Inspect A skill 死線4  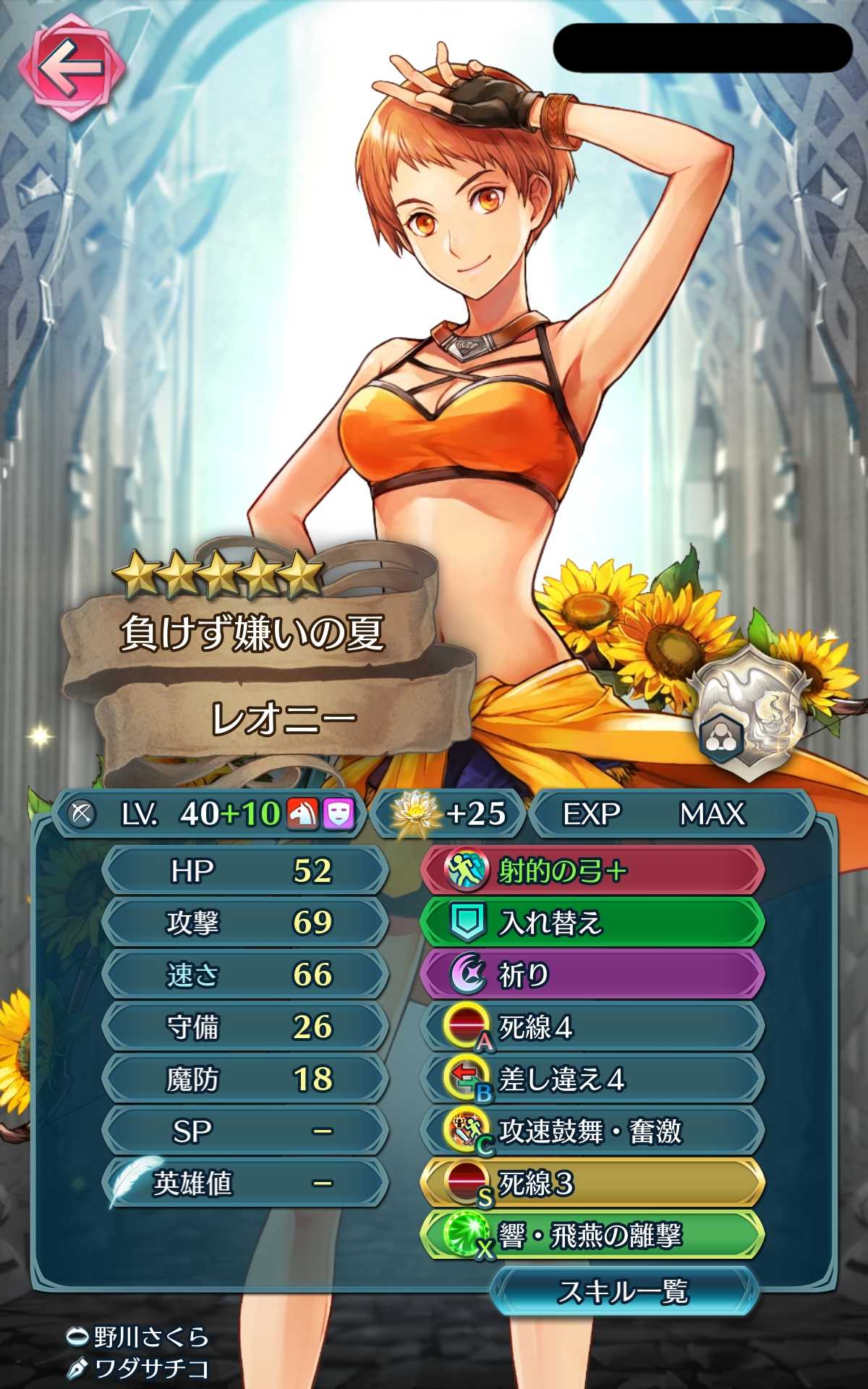pyautogui.click(x=592, y=1027)
